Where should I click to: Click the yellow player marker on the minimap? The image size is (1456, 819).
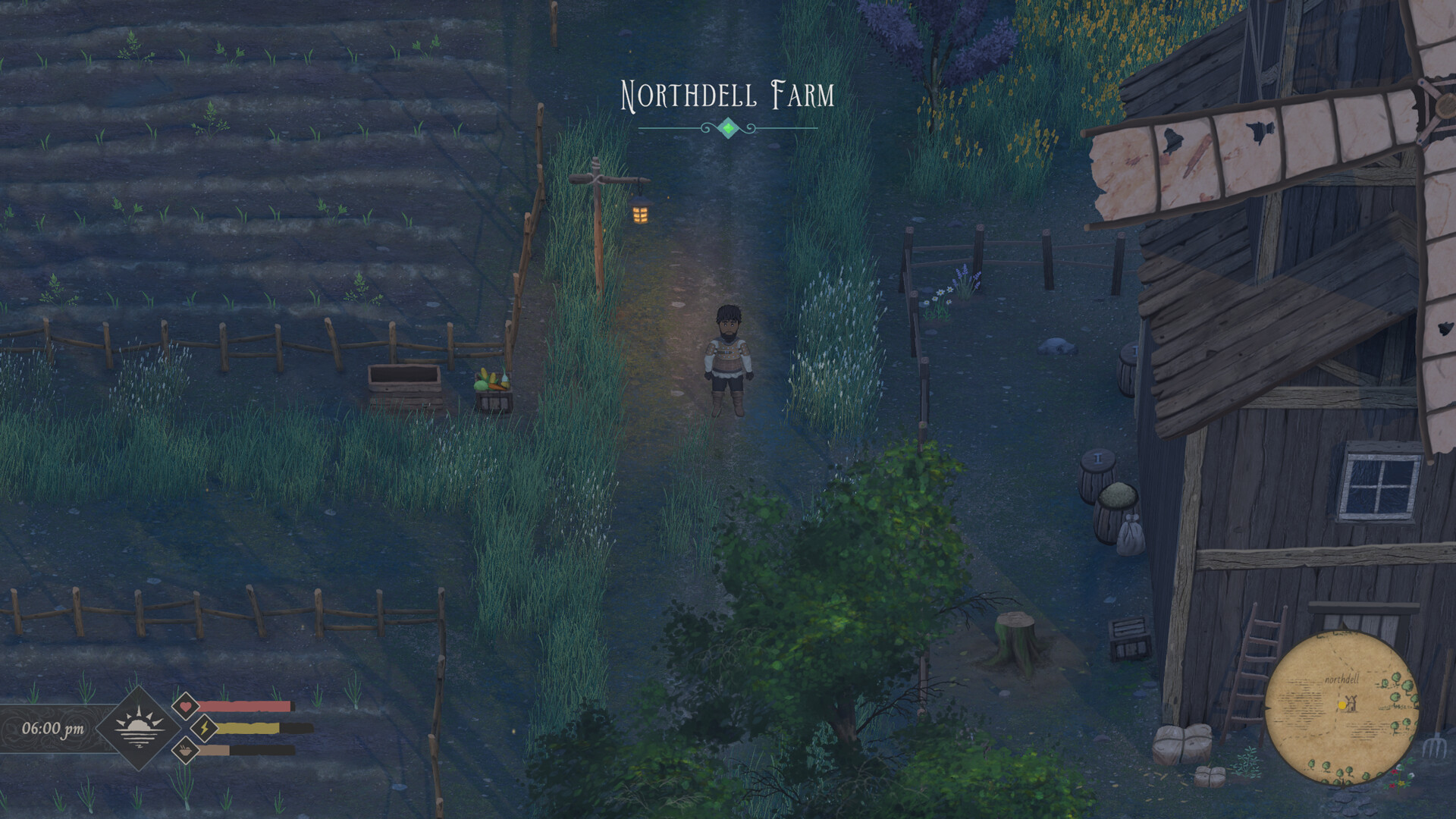click(x=1342, y=705)
